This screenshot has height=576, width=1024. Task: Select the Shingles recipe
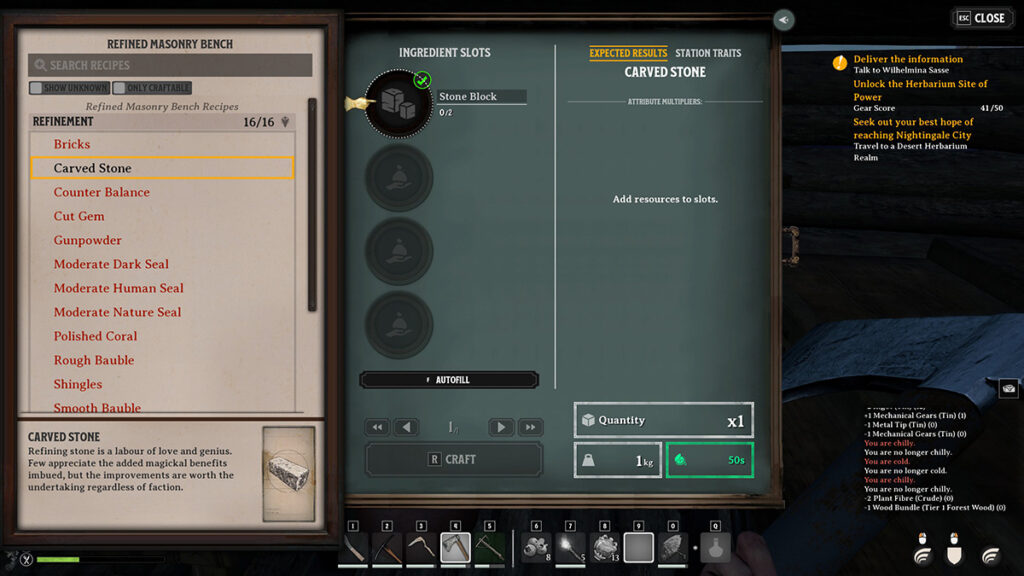click(x=78, y=384)
